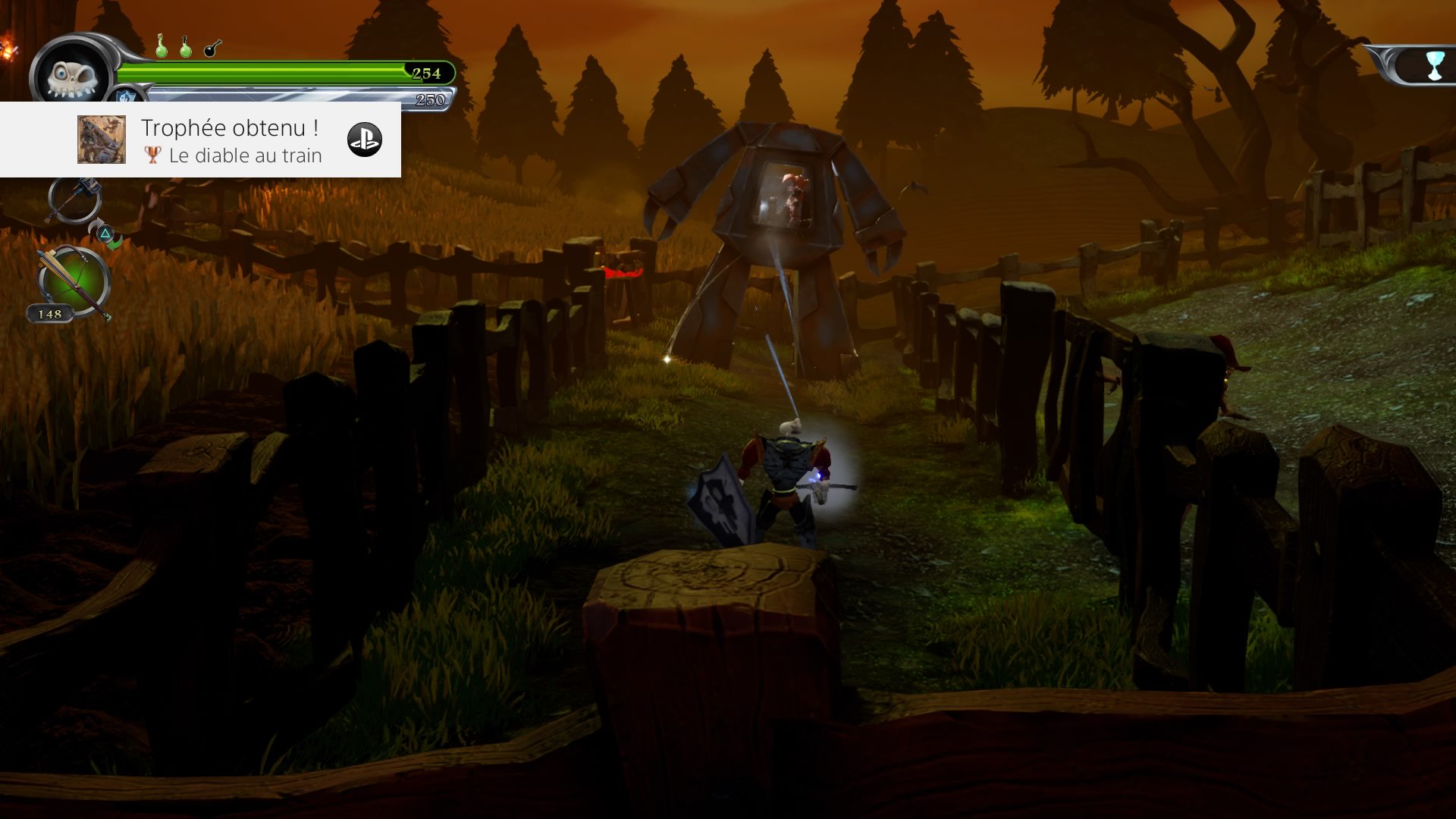The image size is (1456, 819).
Task: Select the crossbow weapon slot
Action: (x=74, y=283)
